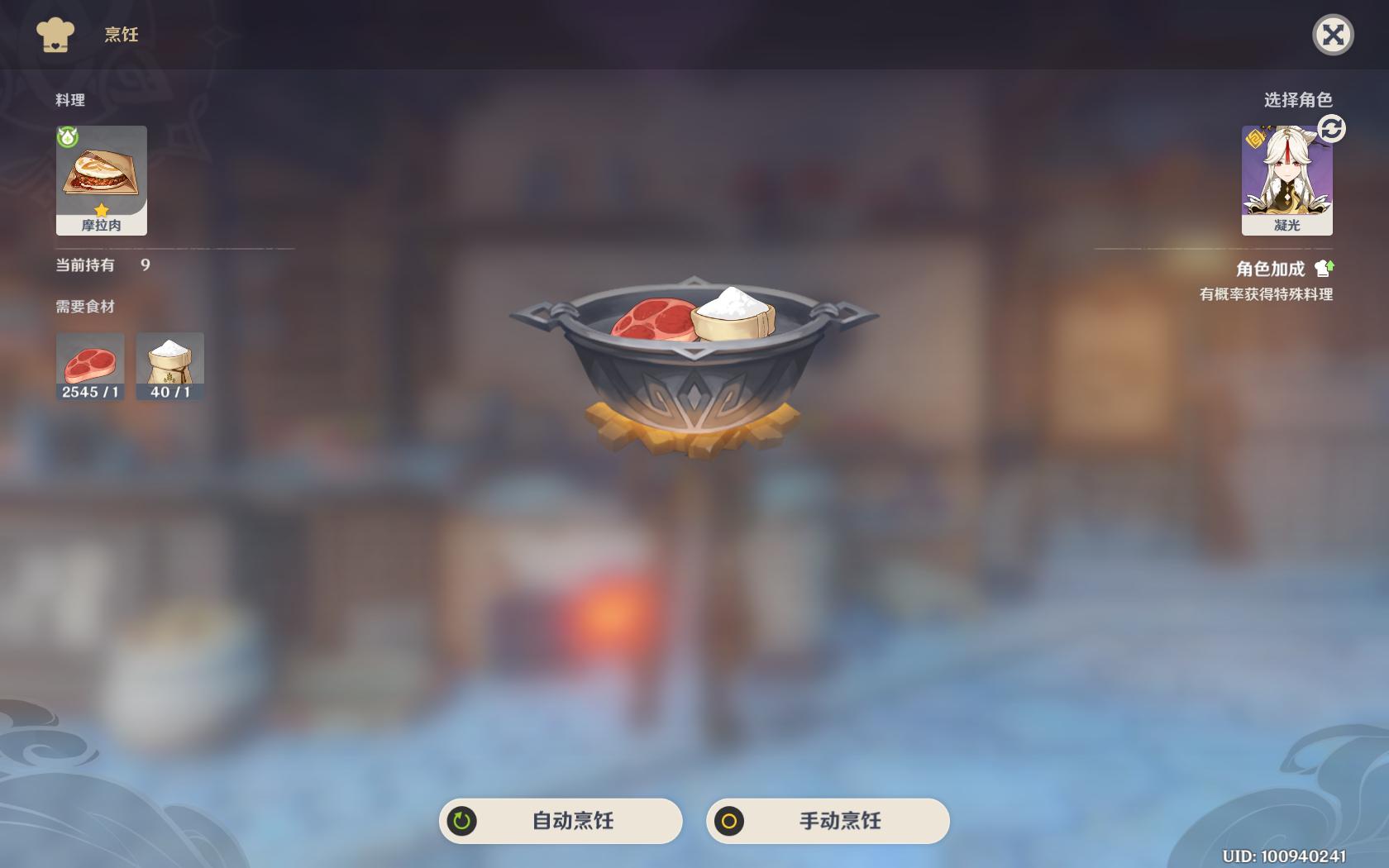The image size is (1389, 868).
Task: Click the manual cook flame circle icon
Action: coord(731,821)
